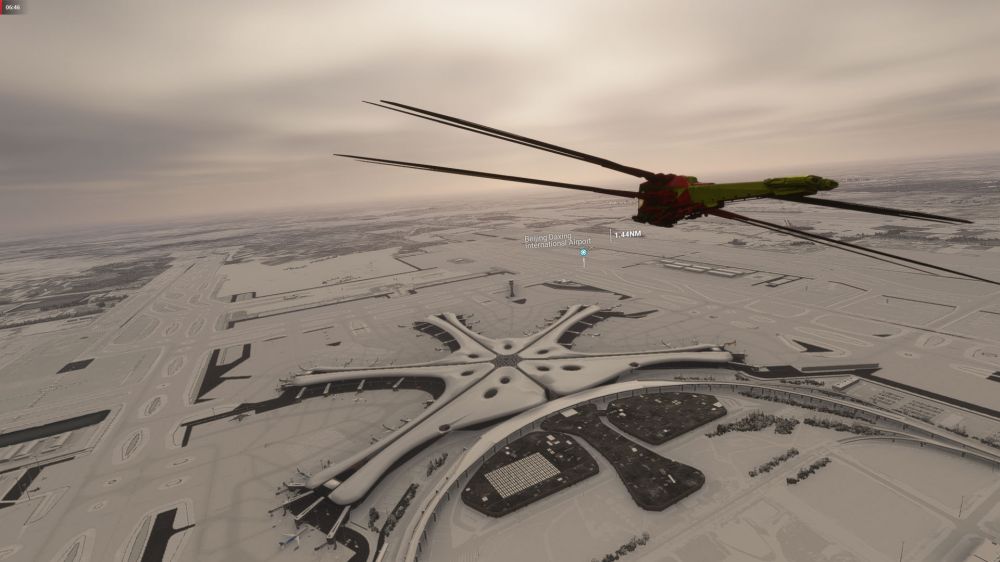Image resolution: width=1000 pixels, height=562 pixels.
Task: Select the Beijing Daxing airport waypoint marker
Action: [583, 252]
